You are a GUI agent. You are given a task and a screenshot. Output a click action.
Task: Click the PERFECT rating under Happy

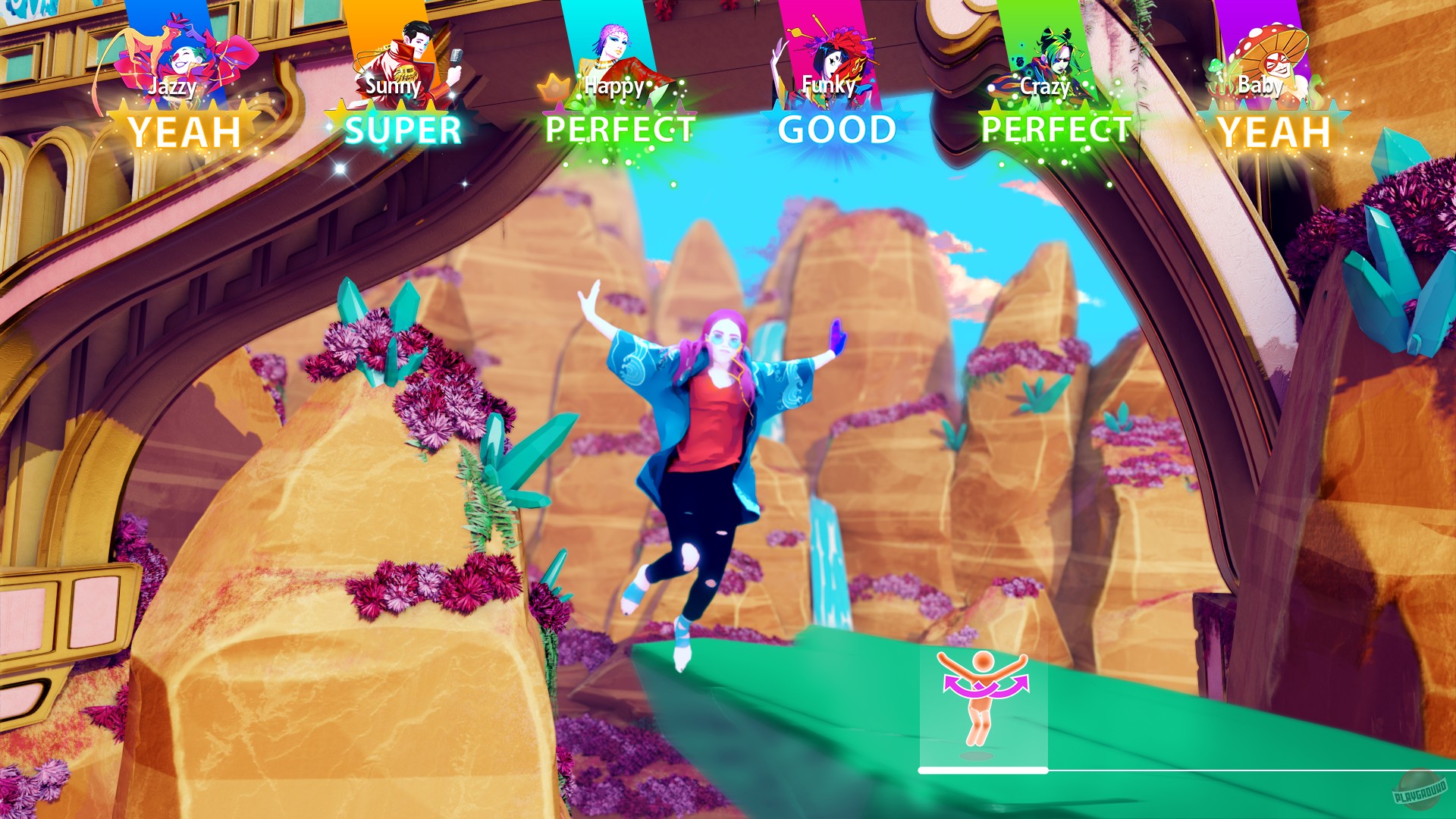pyautogui.click(x=618, y=130)
